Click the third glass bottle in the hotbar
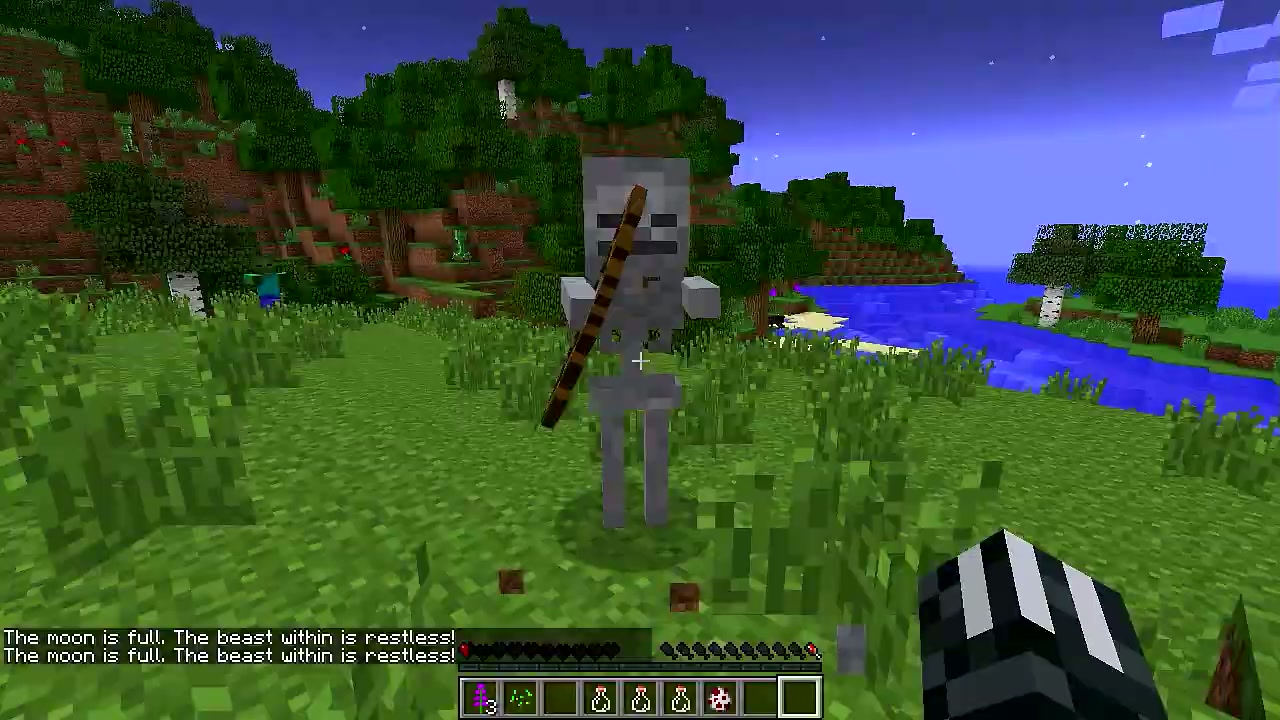This screenshot has height=720, width=1280. pyautogui.click(x=681, y=697)
